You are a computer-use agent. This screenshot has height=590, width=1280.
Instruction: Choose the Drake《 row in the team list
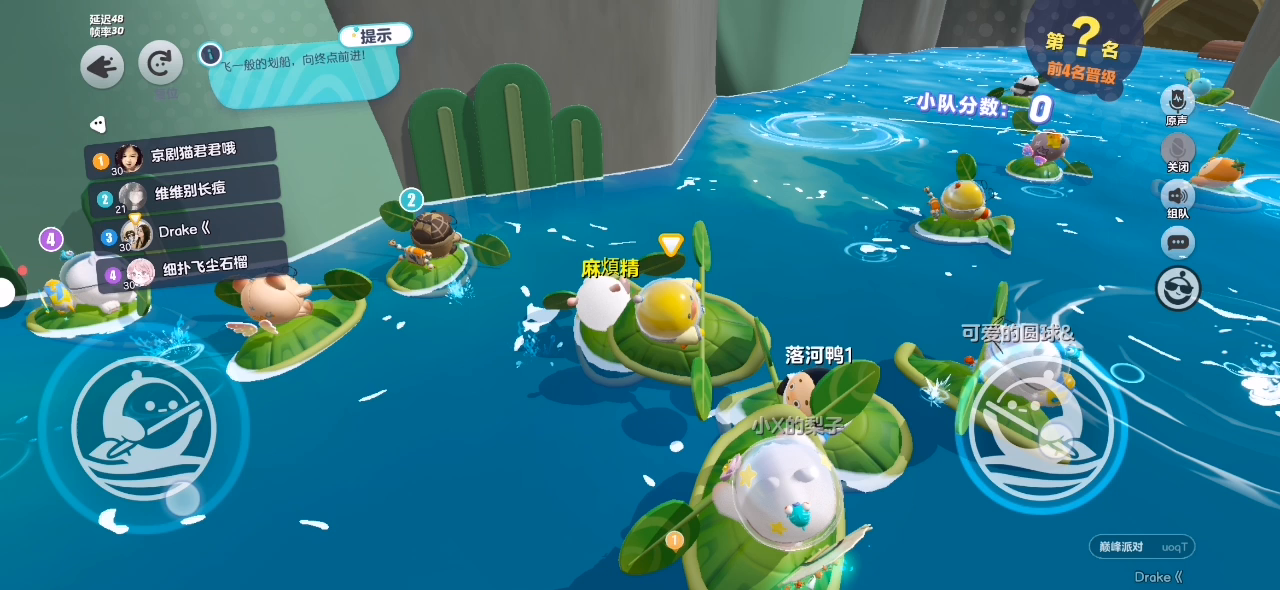(185, 231)
